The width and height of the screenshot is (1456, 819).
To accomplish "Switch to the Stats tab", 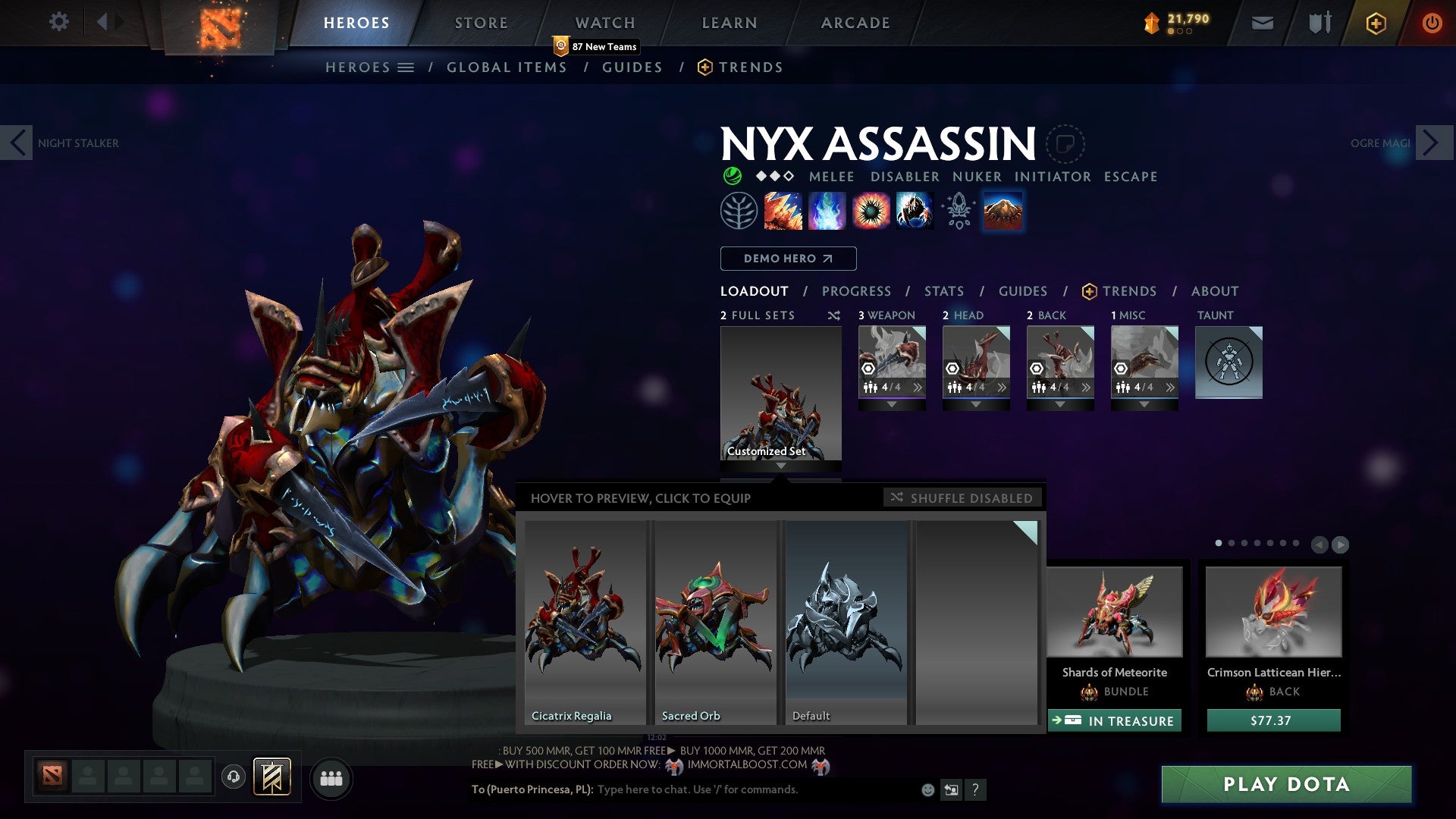I will pos(943,291).
